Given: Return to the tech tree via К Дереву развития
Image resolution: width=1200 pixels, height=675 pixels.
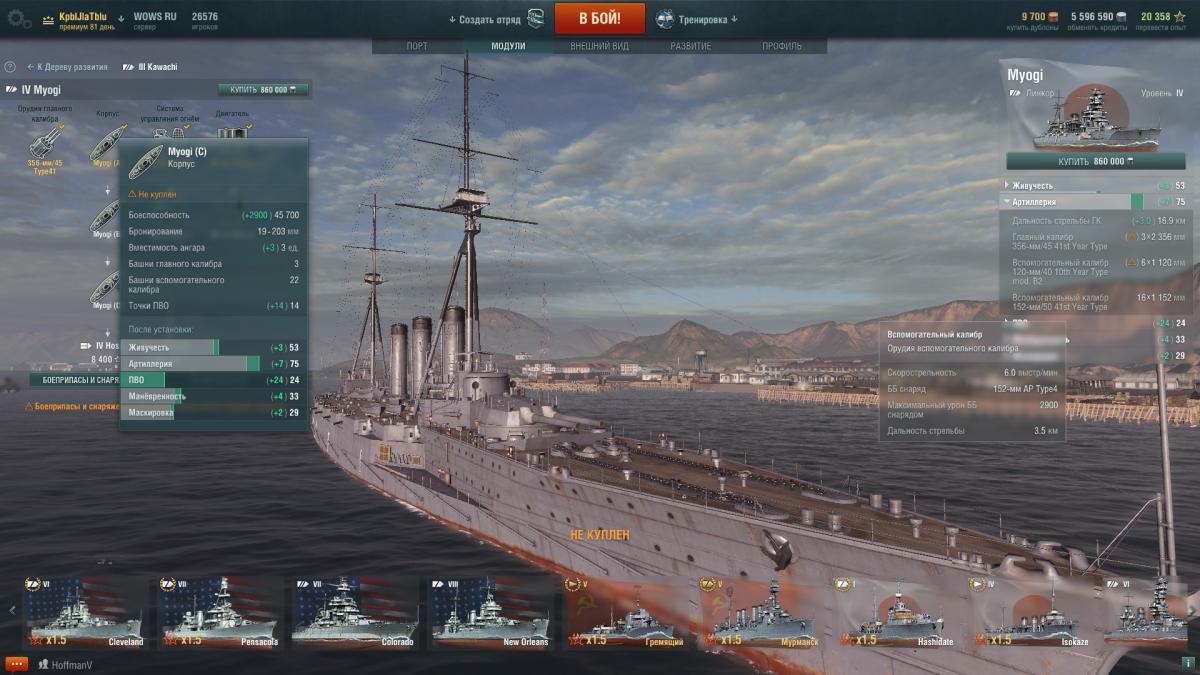Looking at the screenshot, I should (x=67, y=67).
